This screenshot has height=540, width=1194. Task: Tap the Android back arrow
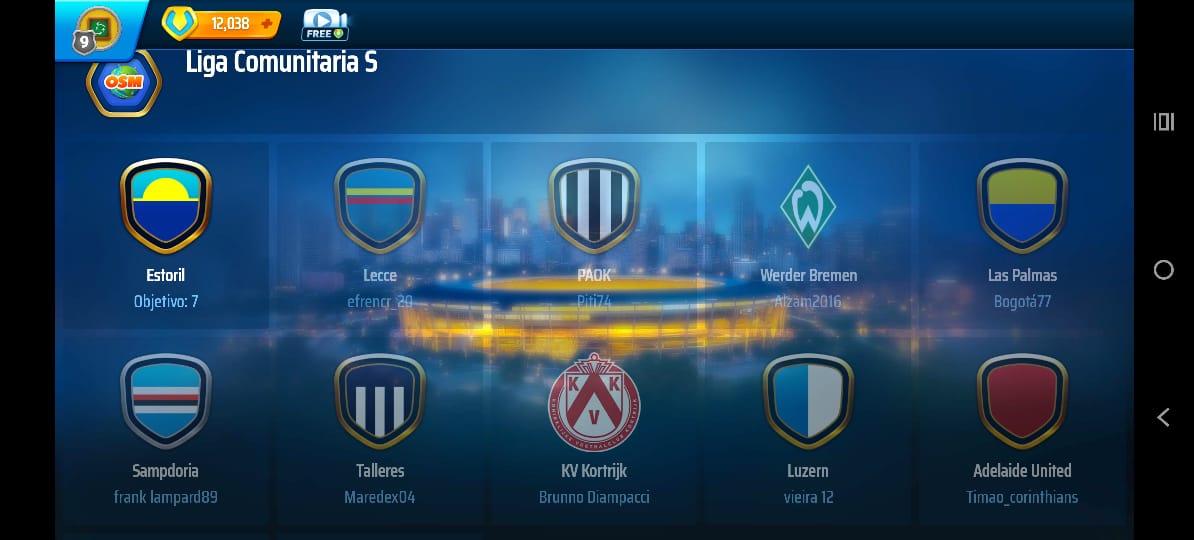pyautogui.click(x=1163, y=418)
